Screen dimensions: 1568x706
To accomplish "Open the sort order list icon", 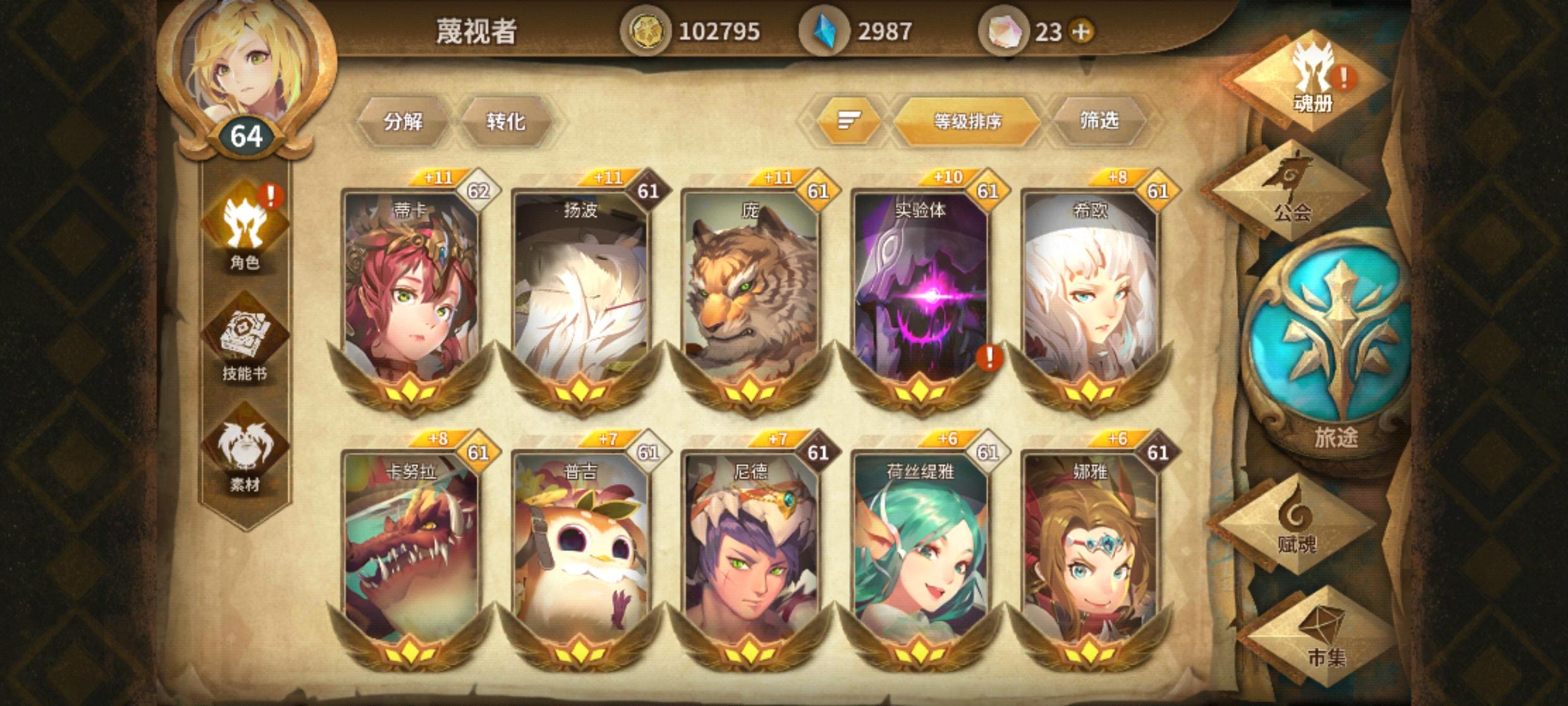I will (850, 118).
